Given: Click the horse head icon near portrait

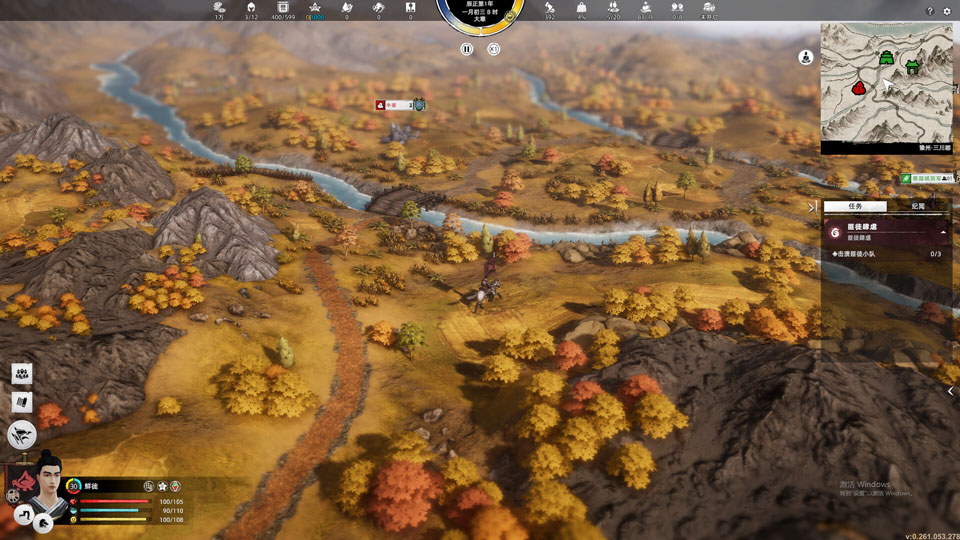Looking at the screenshot, I should click(x=44, y=521).
